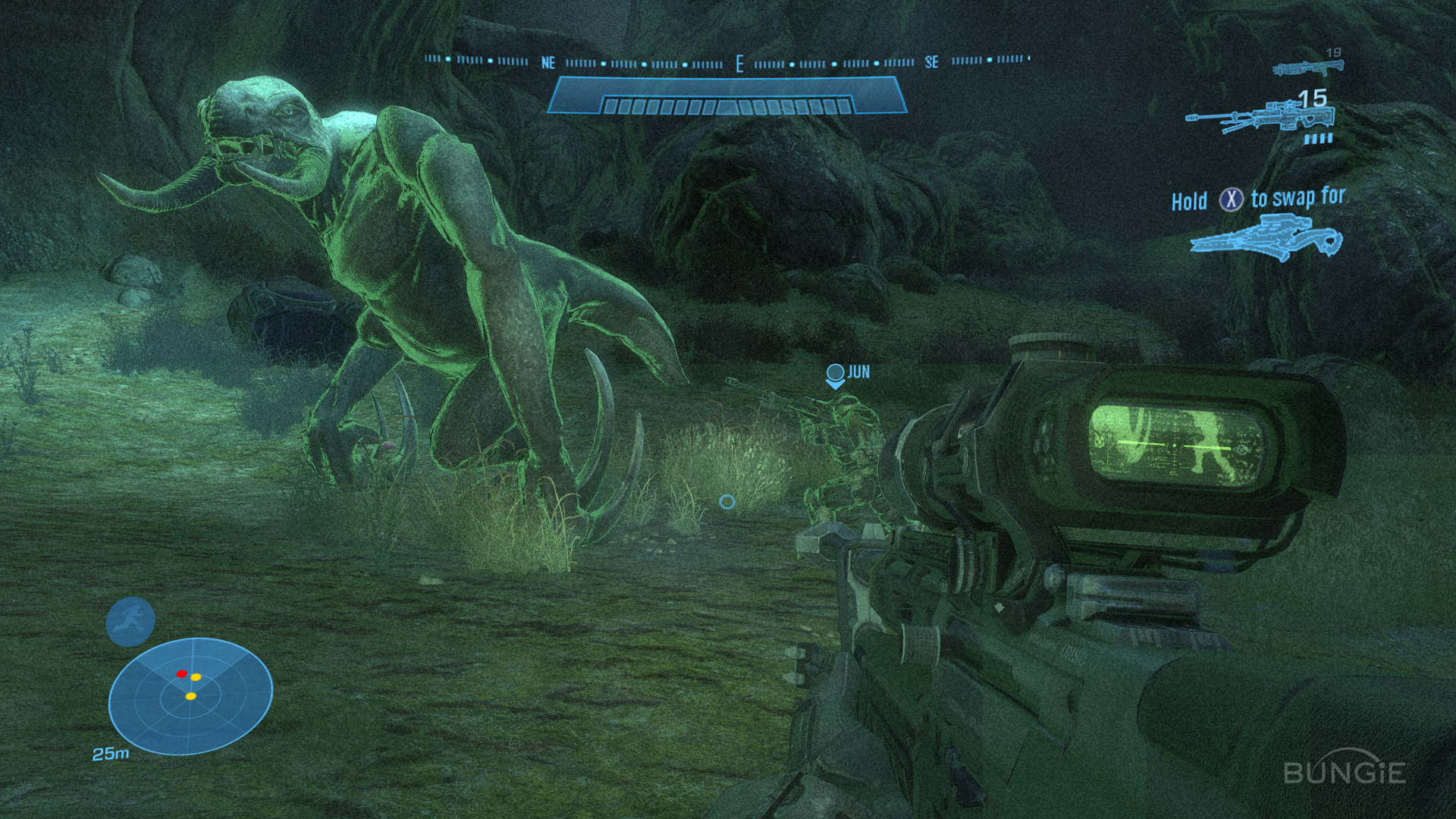Click the segmented stamina meter below the compass
The width and height of the screenshot is (1456, 819).
coord(728,105)
